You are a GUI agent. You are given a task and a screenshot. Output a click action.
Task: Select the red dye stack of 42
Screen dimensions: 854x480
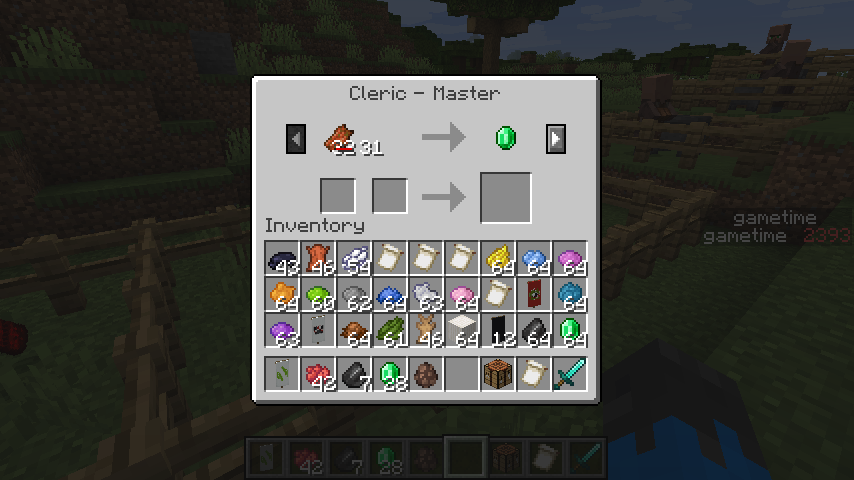318,375
